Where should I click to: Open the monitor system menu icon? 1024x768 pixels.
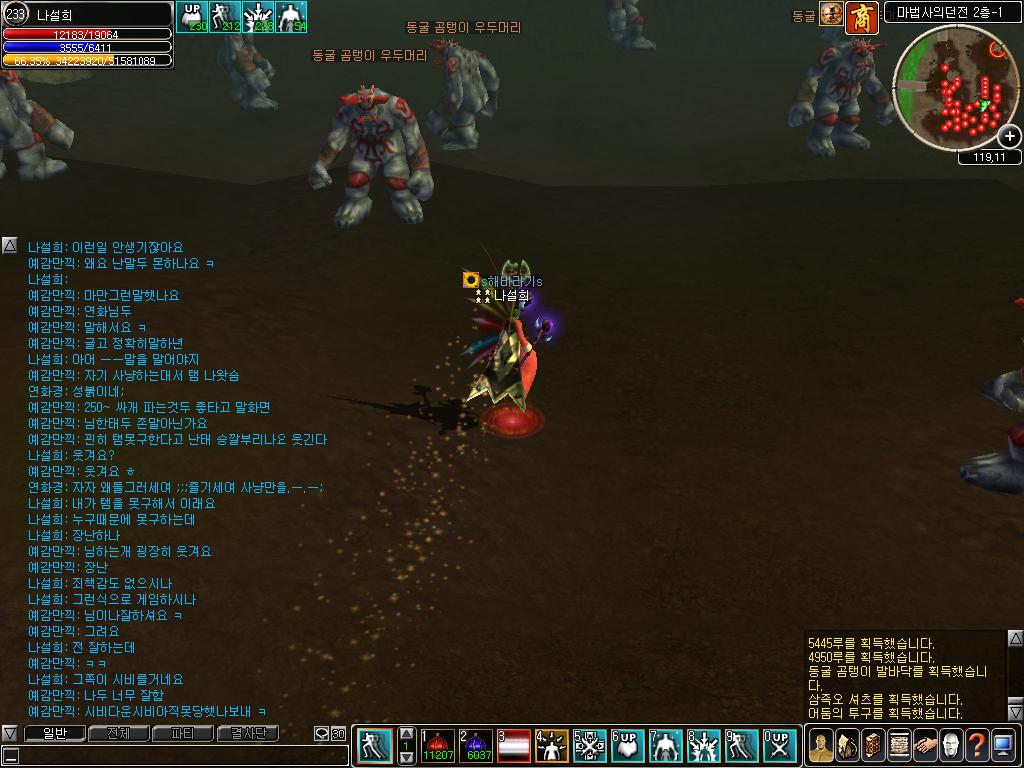point(1003,745)
